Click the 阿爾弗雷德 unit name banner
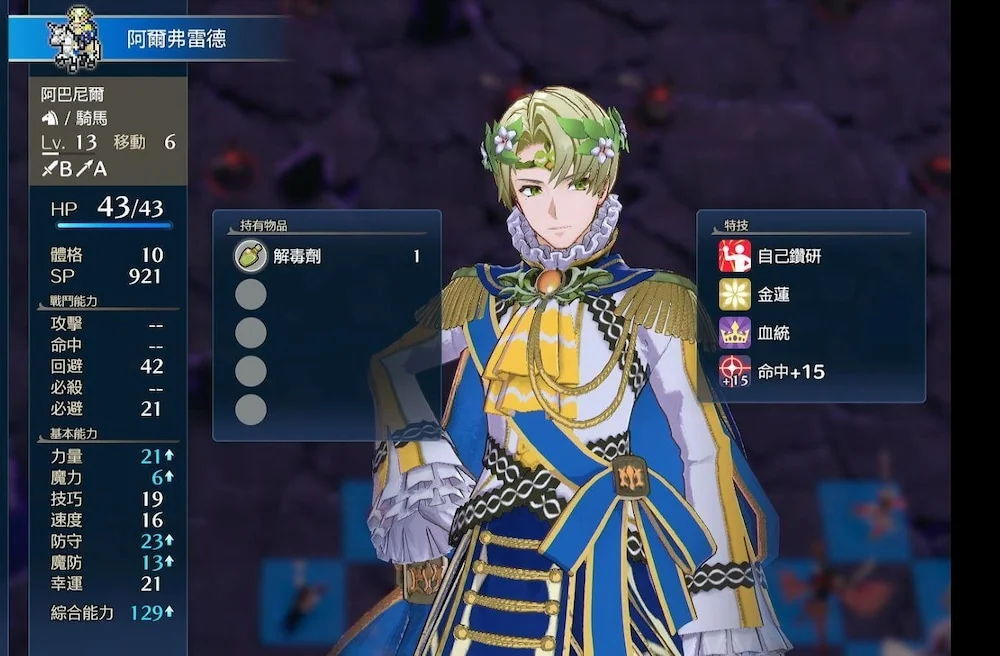 point(176,40)
